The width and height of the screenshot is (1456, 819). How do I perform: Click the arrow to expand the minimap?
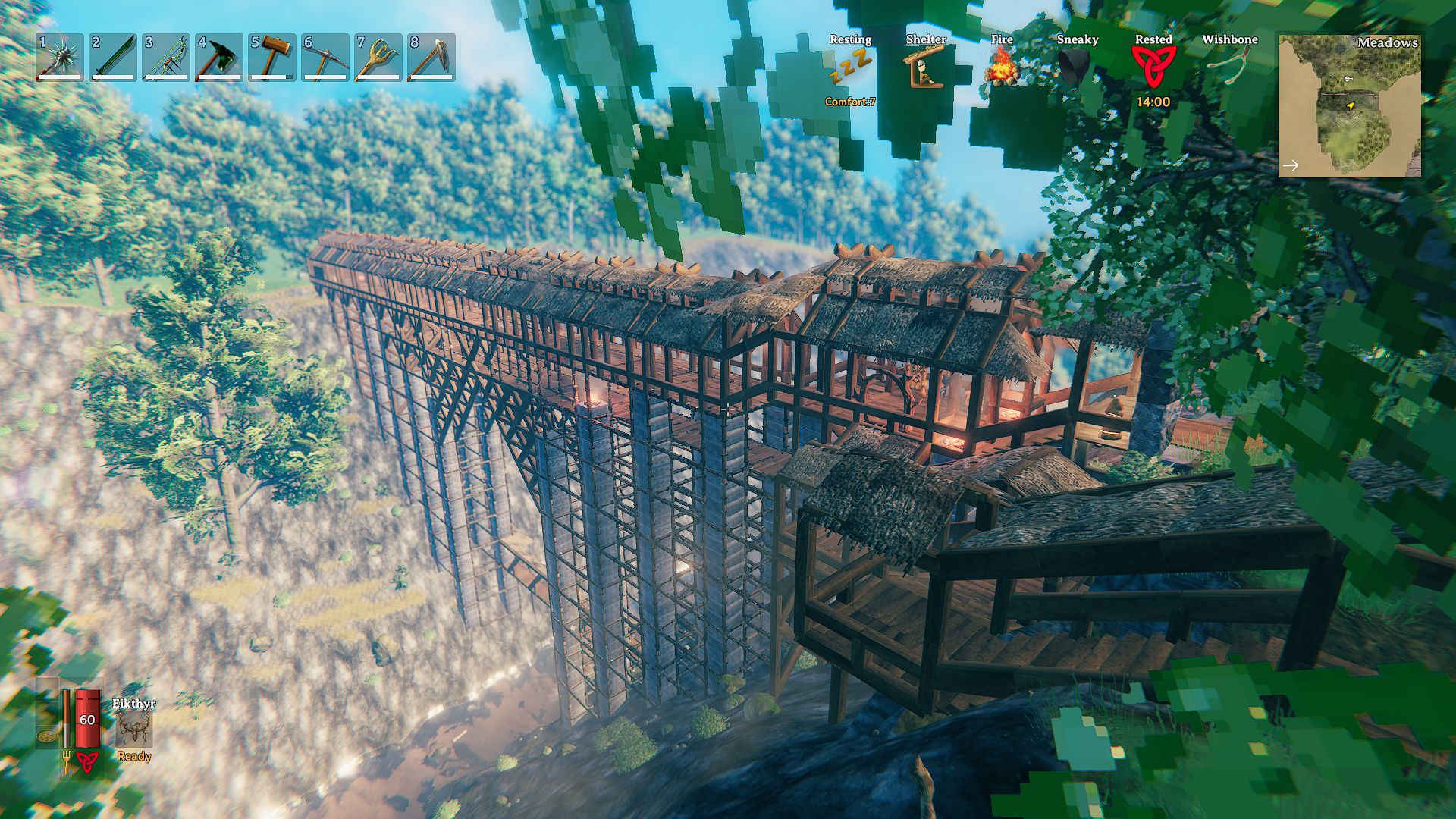coord(1290,164)
